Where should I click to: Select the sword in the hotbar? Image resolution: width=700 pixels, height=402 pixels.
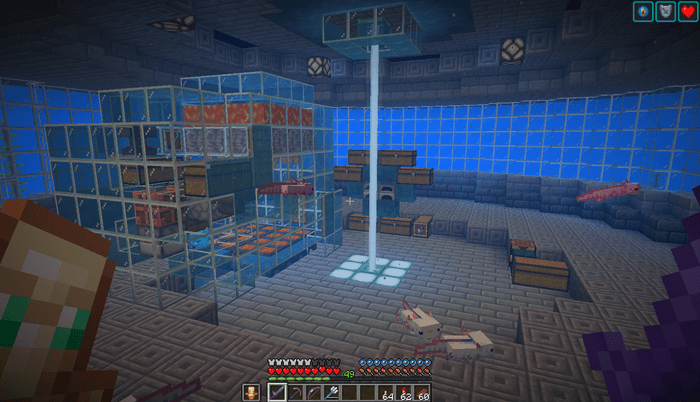pos(278,392)
